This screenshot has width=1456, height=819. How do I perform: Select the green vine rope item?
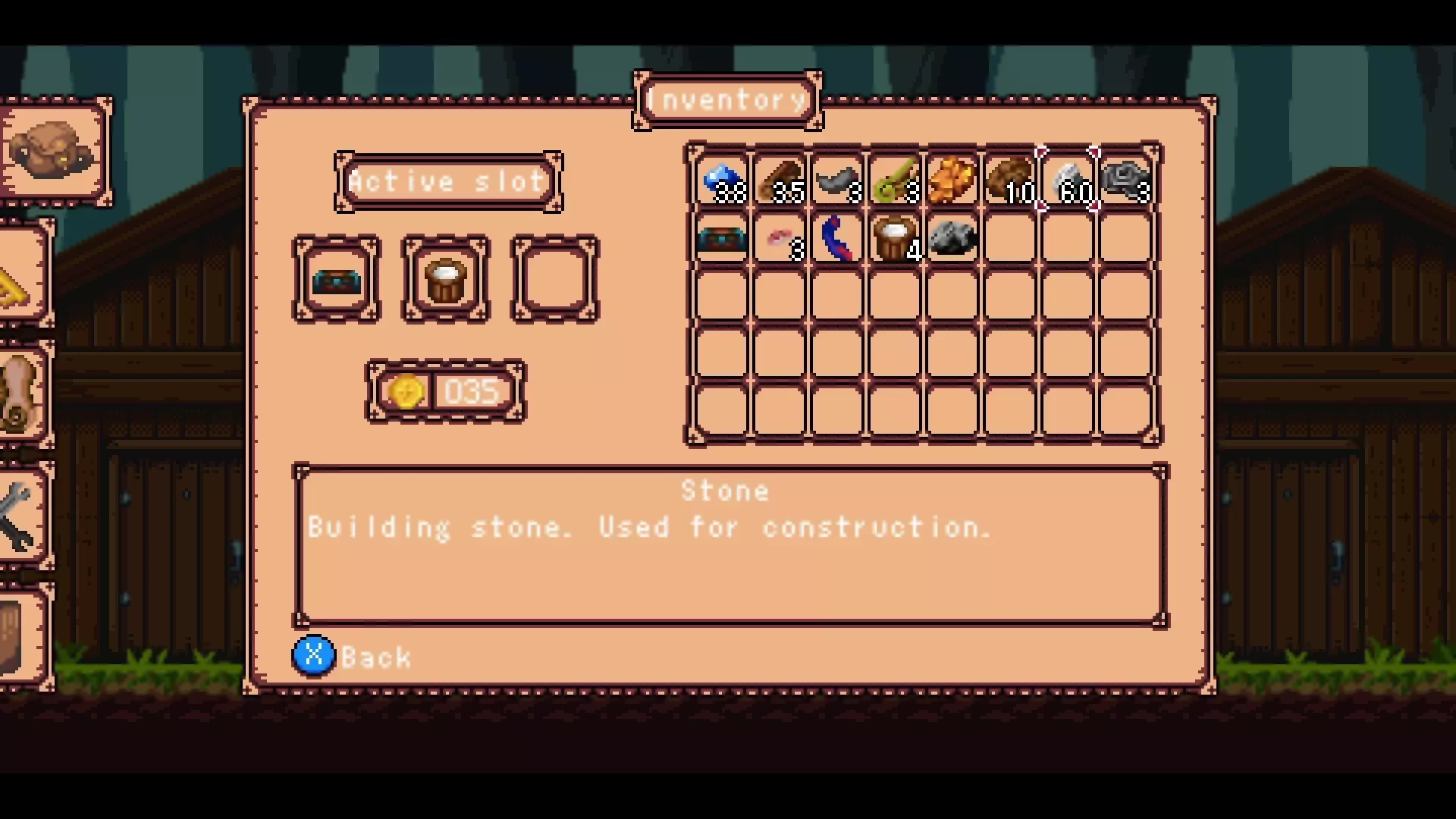click(895, 181)
